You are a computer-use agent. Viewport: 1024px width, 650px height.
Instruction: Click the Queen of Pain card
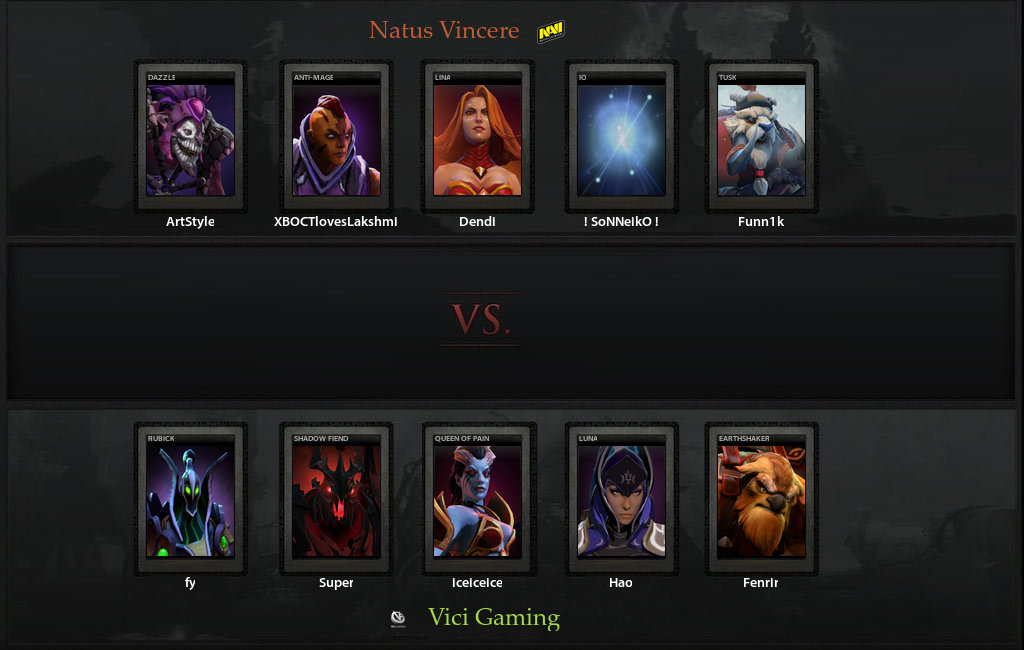478,500
